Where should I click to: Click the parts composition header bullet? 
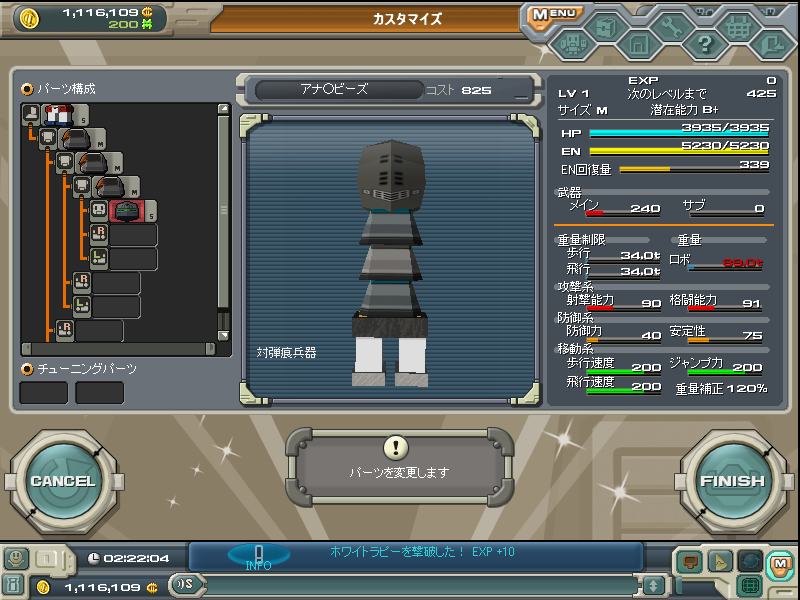[27, 88]
